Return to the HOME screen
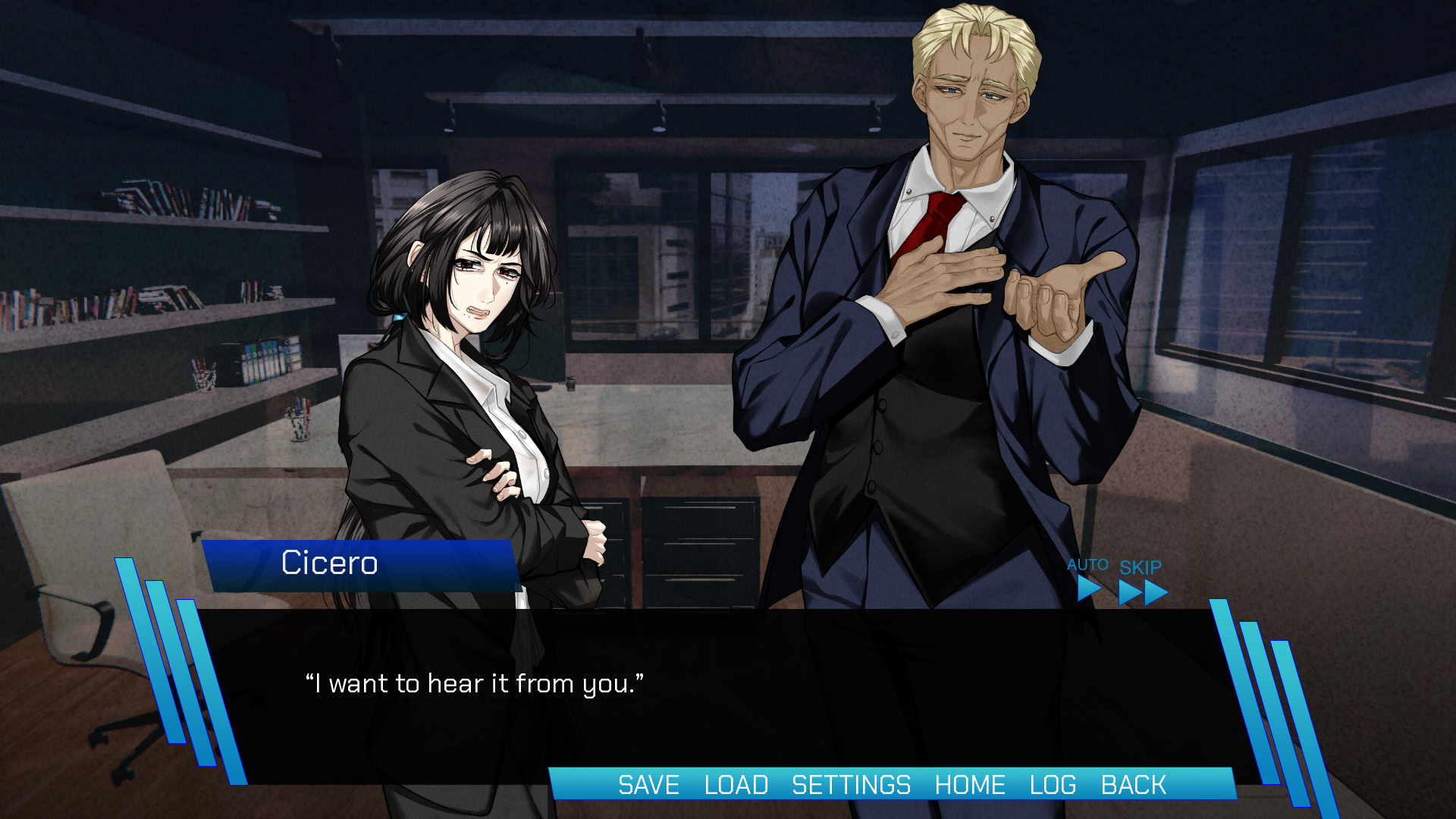The height and width of the screenshot is (819, 1456). [970, 785]
